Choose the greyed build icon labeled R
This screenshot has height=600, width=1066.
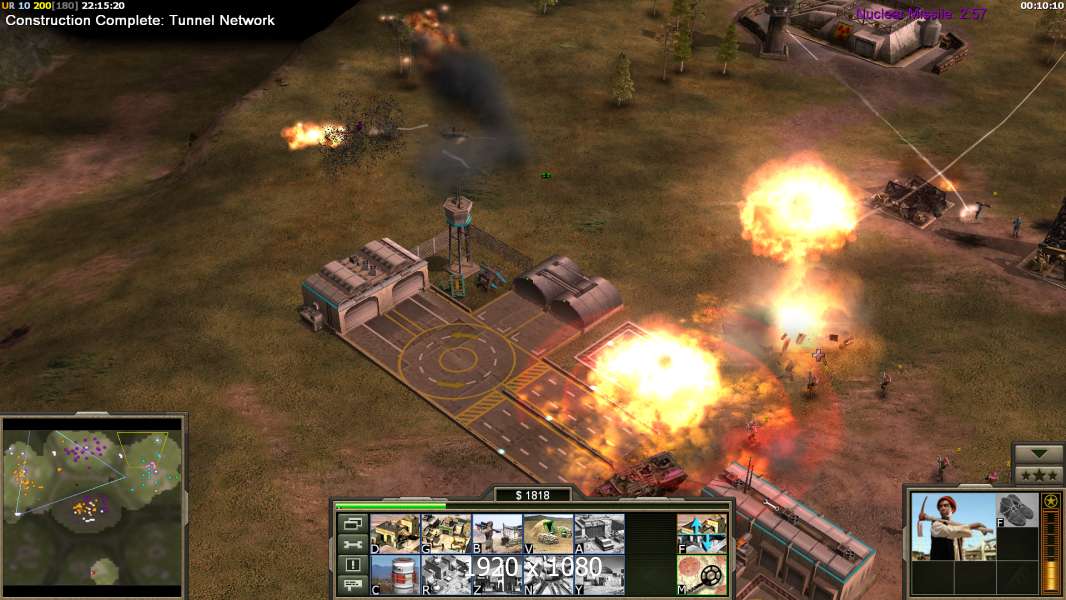pyautogui.click(x=446, y=575)
